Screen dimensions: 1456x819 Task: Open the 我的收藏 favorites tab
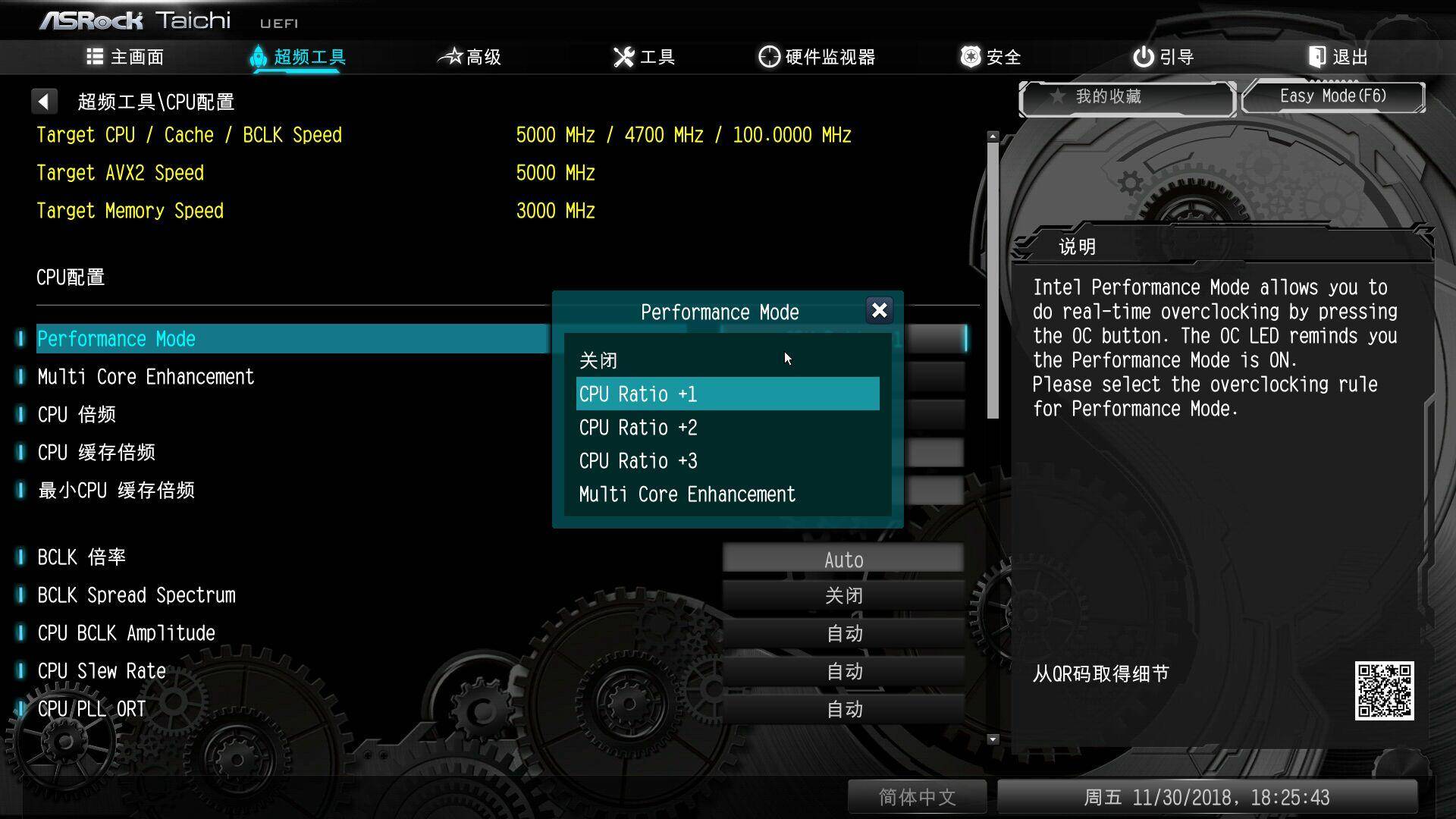point(1126,96)
